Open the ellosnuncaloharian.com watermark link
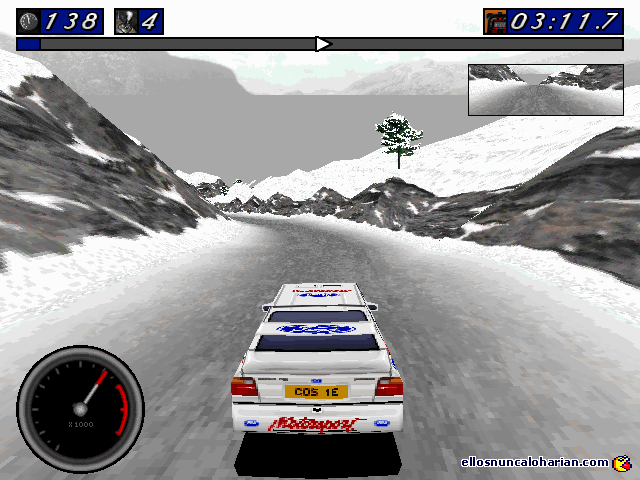This screenshot has height=480, width=640. (536, 462)
